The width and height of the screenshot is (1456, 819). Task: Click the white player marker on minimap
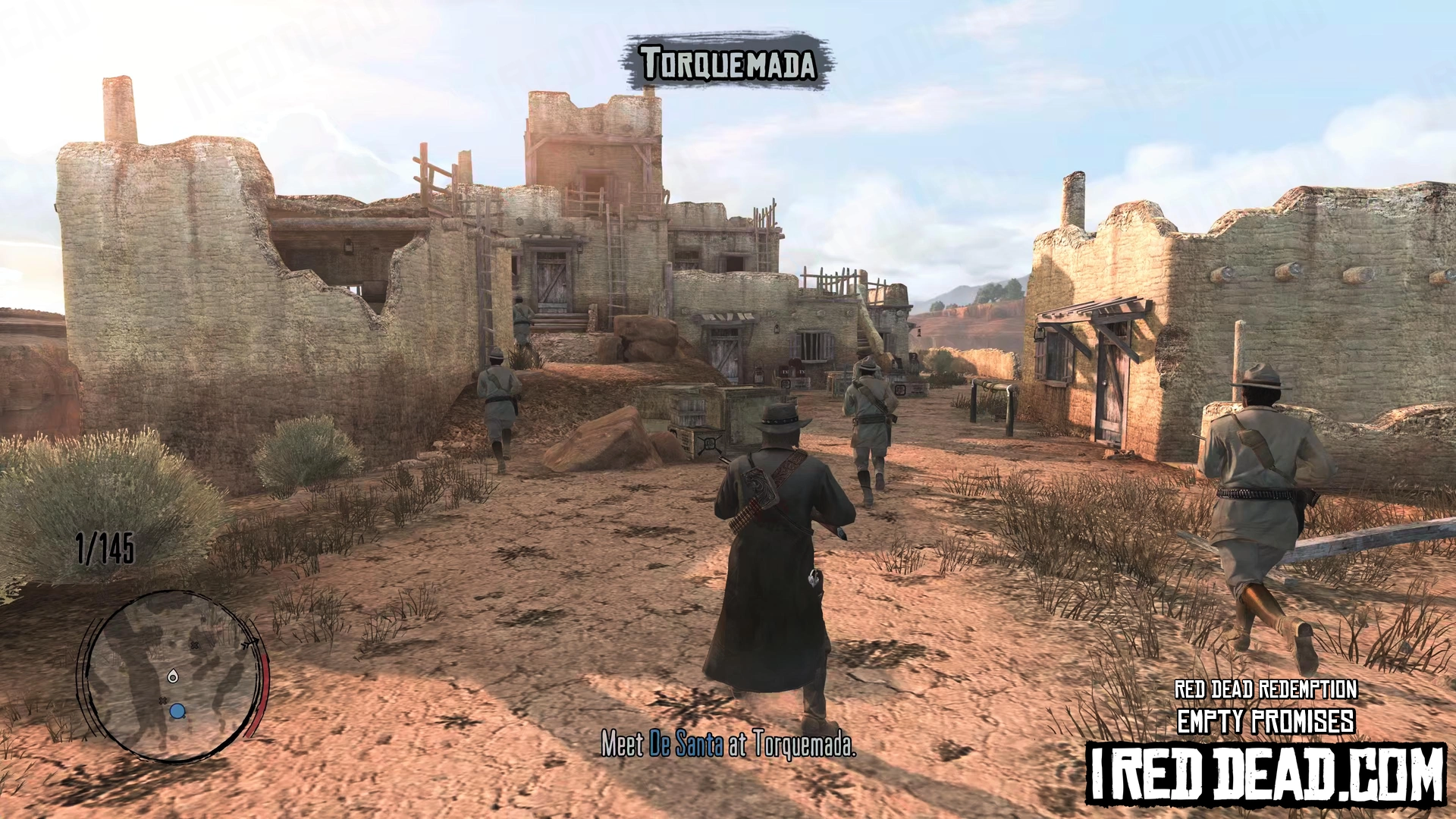173,676
